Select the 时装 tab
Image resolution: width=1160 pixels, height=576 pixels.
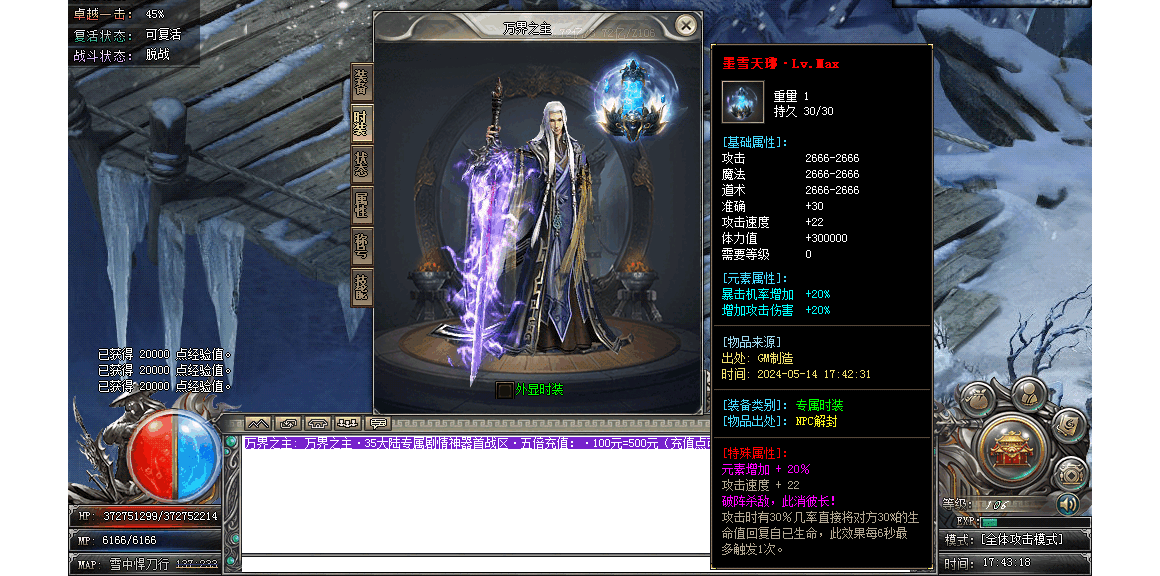click(361, 125)
